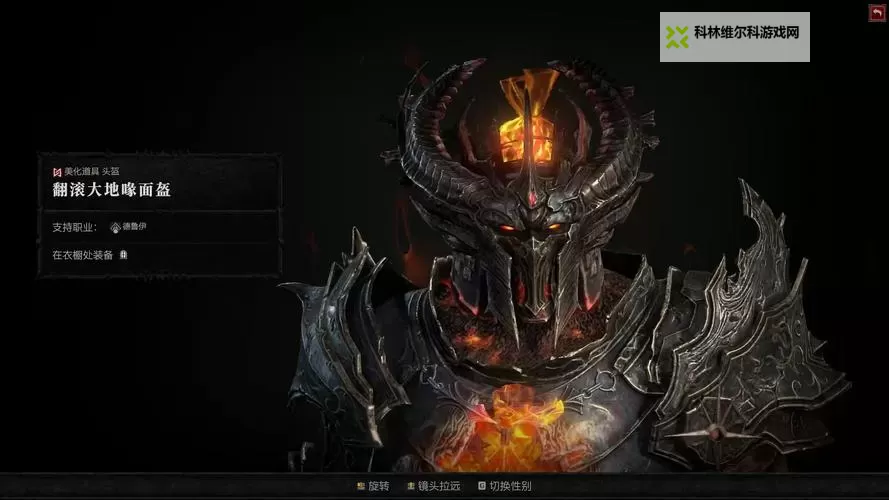Click the red back arrow button
The height and width of the screenshot is (500, 889).
click(x=876, y=12)
